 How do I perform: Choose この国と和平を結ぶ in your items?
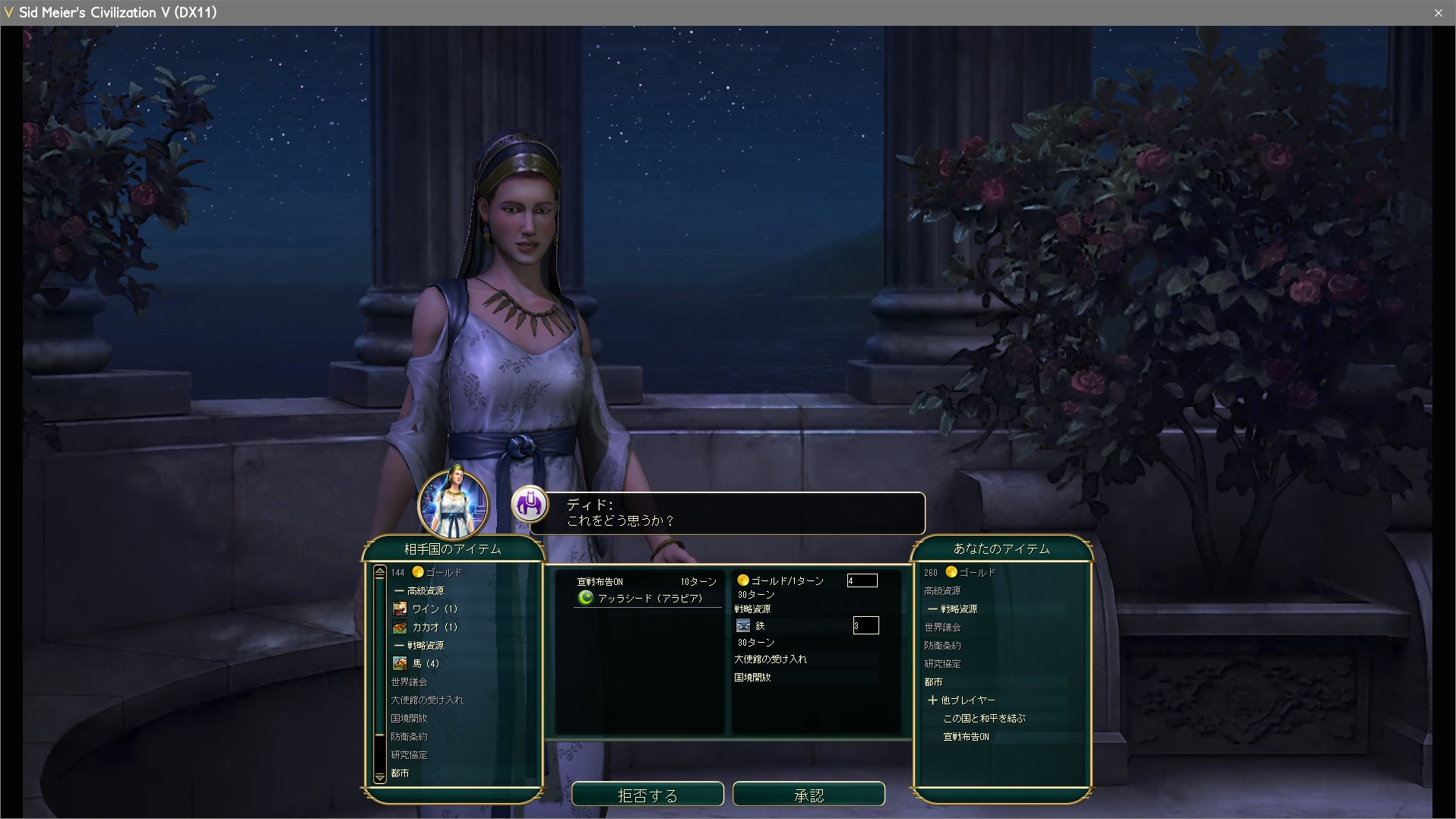(x=984, y=718)
